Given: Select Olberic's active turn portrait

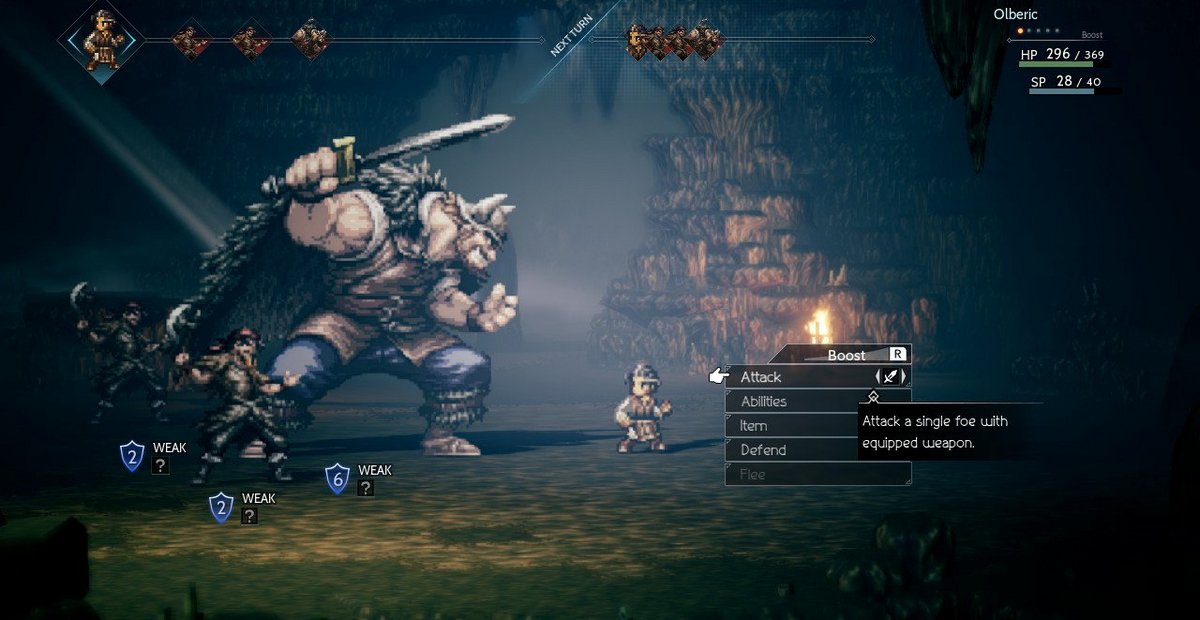Looking at the screenshot, I should click(101, 41).
